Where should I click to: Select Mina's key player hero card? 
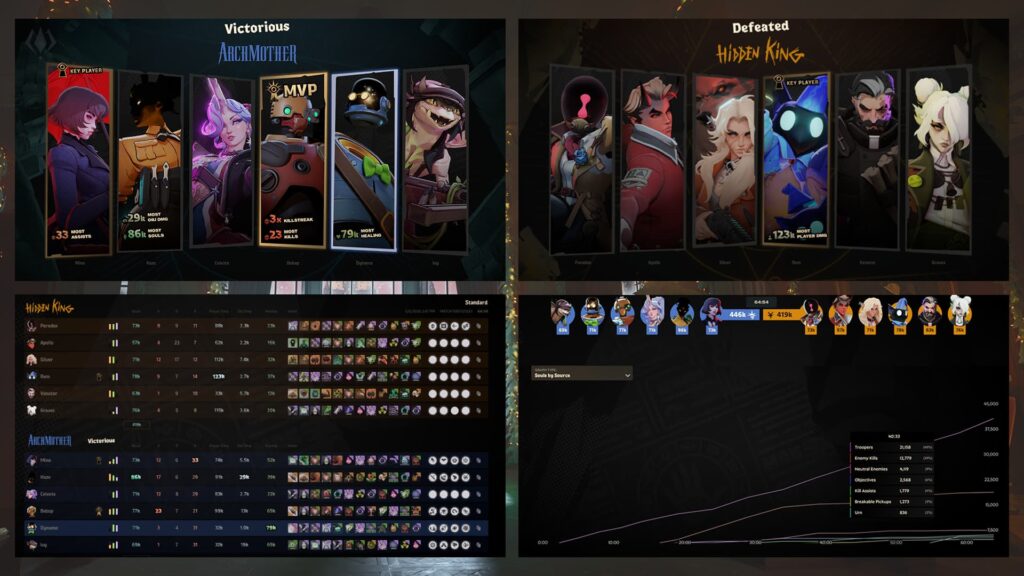tap(78, 159)
